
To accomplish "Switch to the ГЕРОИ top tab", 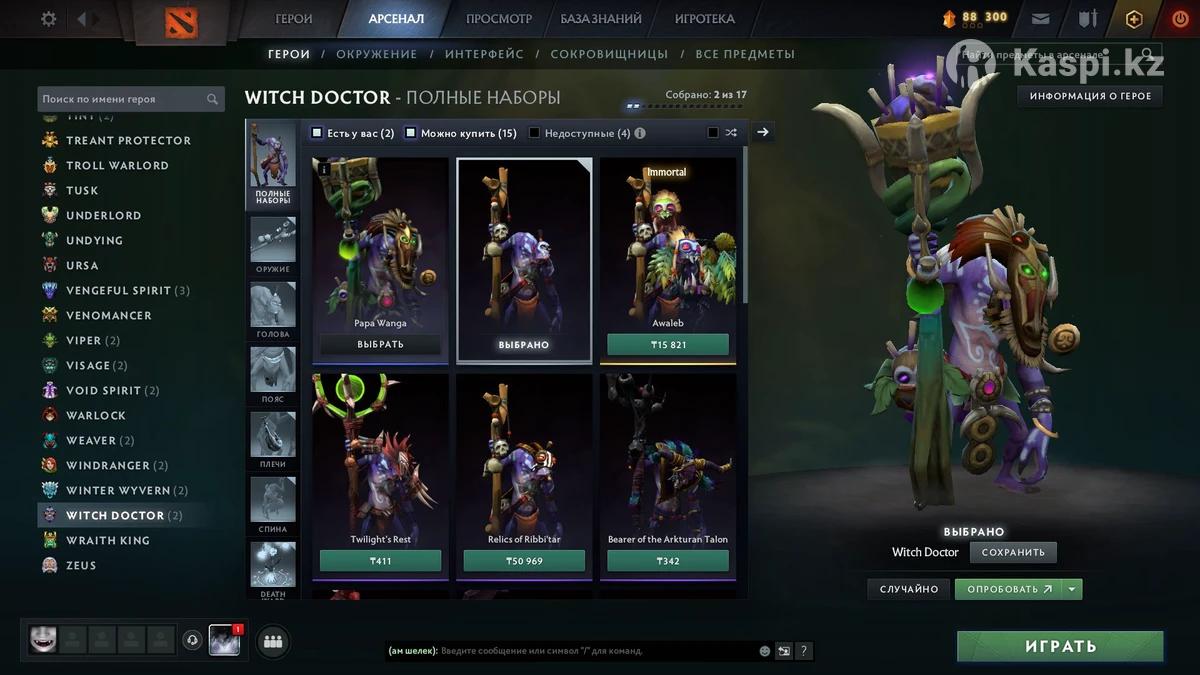I will (294, 19).
